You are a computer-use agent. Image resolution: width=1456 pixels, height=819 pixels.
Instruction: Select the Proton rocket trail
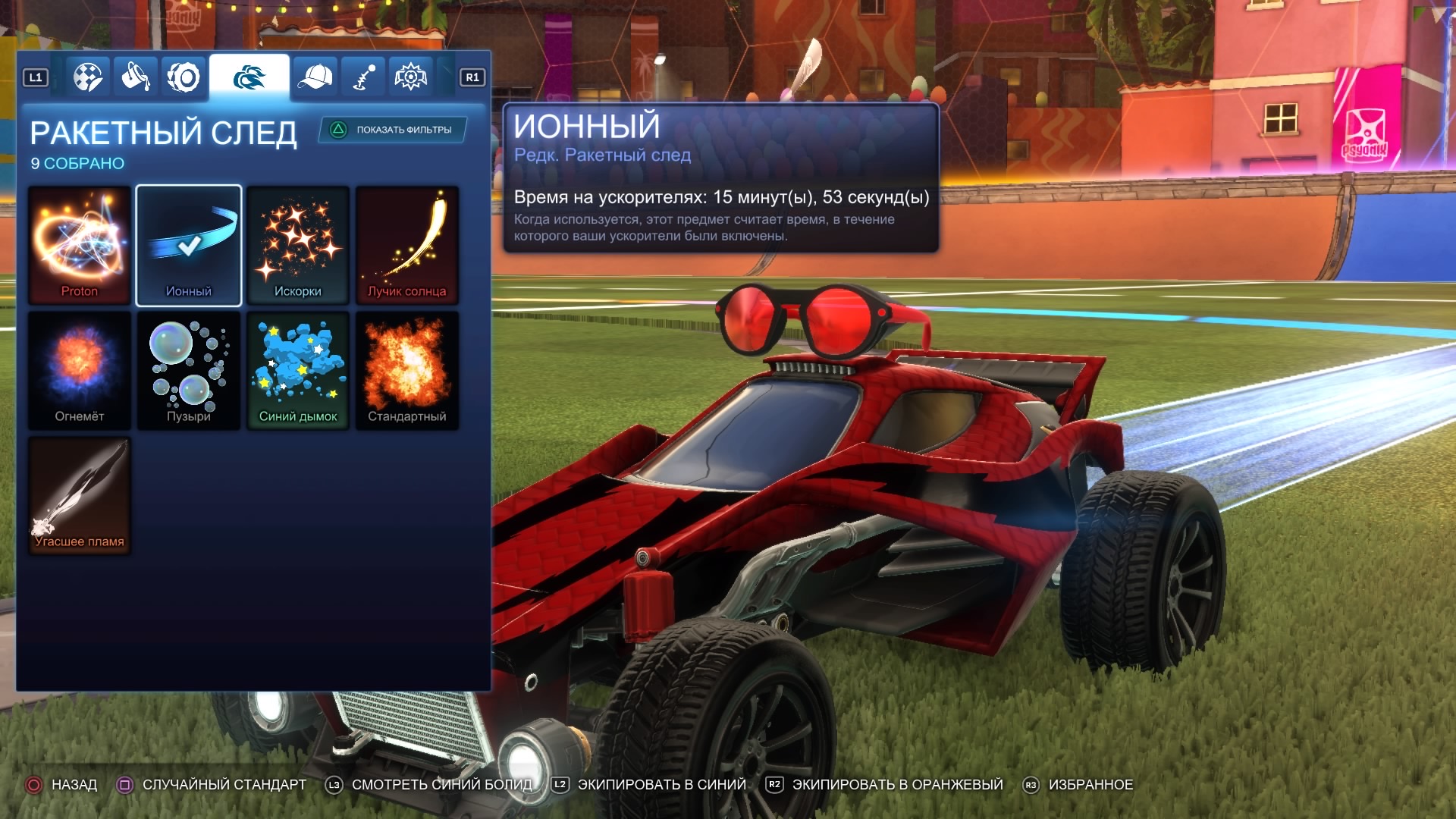point(80,244)
